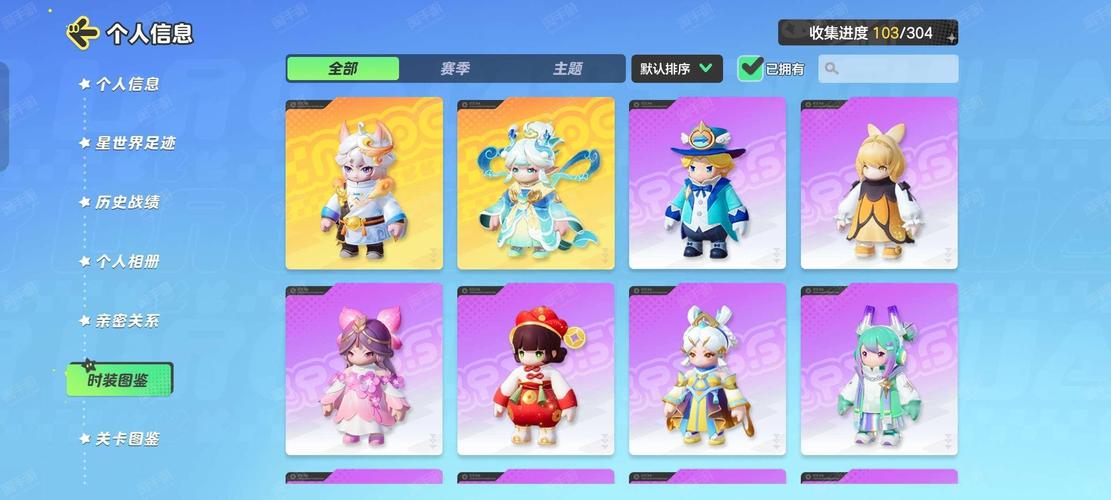View 历史战绩 records

click(127, 202)
